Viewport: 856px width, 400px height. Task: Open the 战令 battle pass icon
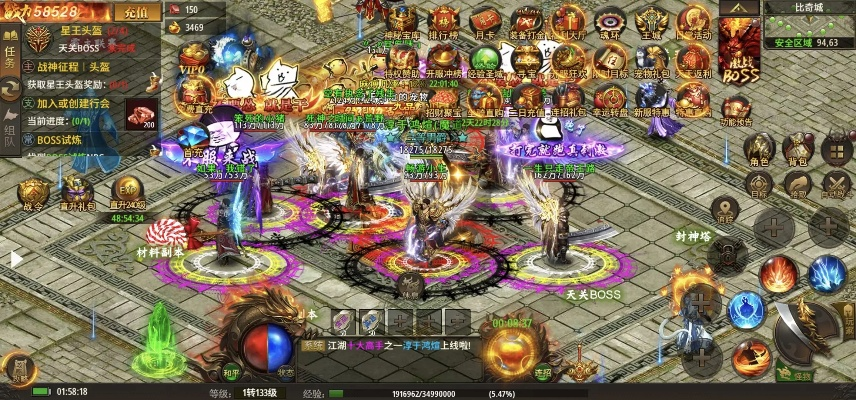pyautogui.click(x=33, y=195)
